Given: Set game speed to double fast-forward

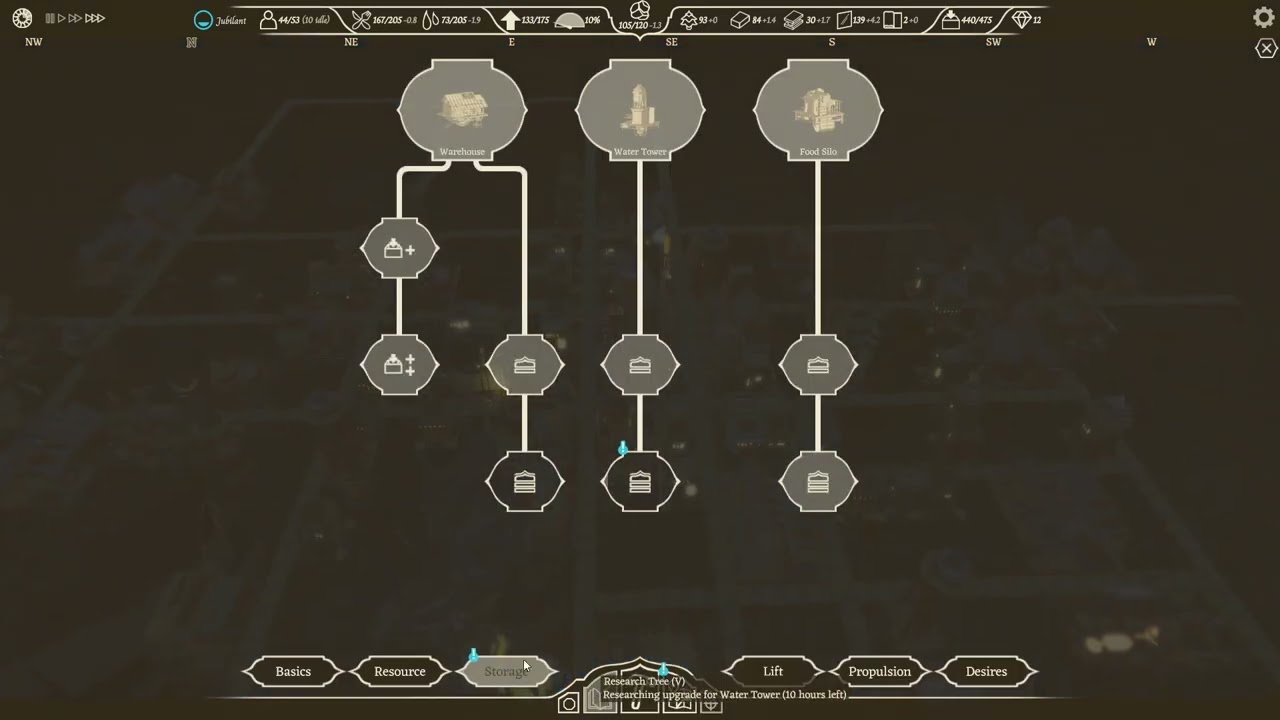Looking at the screenshot, I should (75, 18).
